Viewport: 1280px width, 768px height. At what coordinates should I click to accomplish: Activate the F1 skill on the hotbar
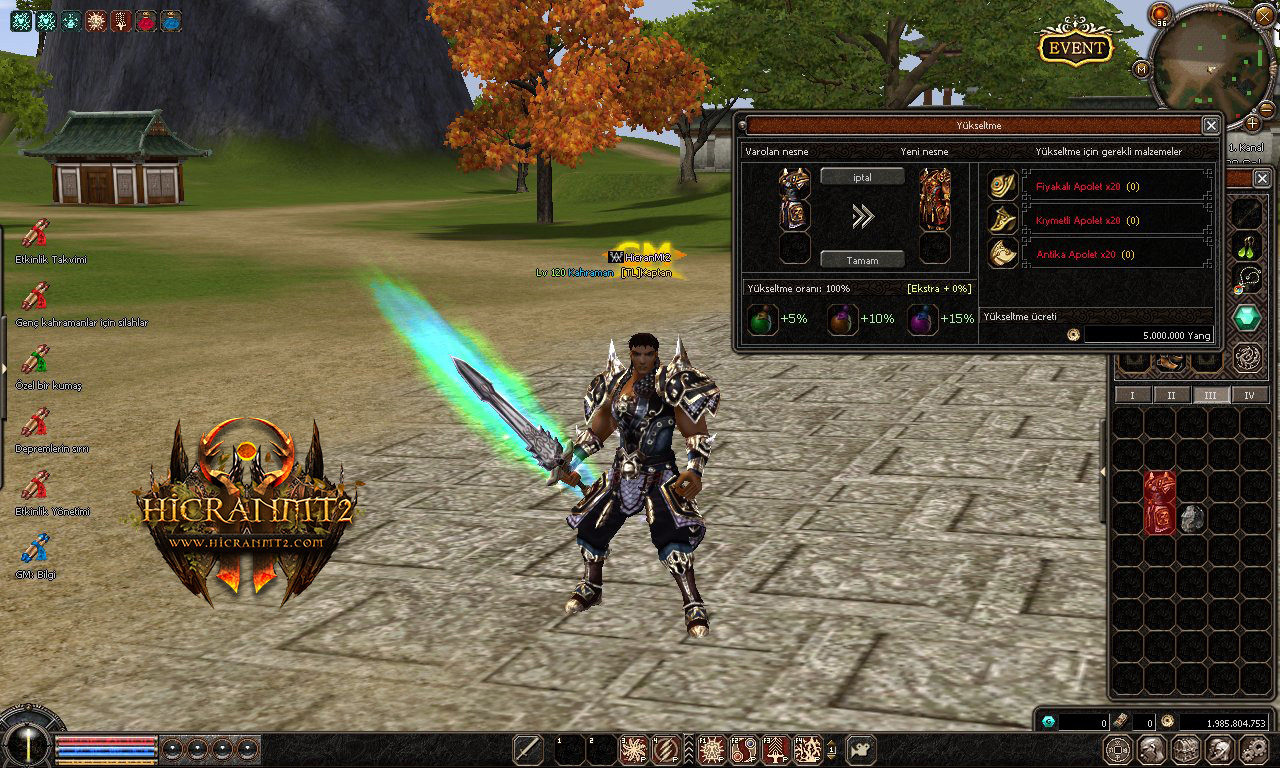point(712,749)
